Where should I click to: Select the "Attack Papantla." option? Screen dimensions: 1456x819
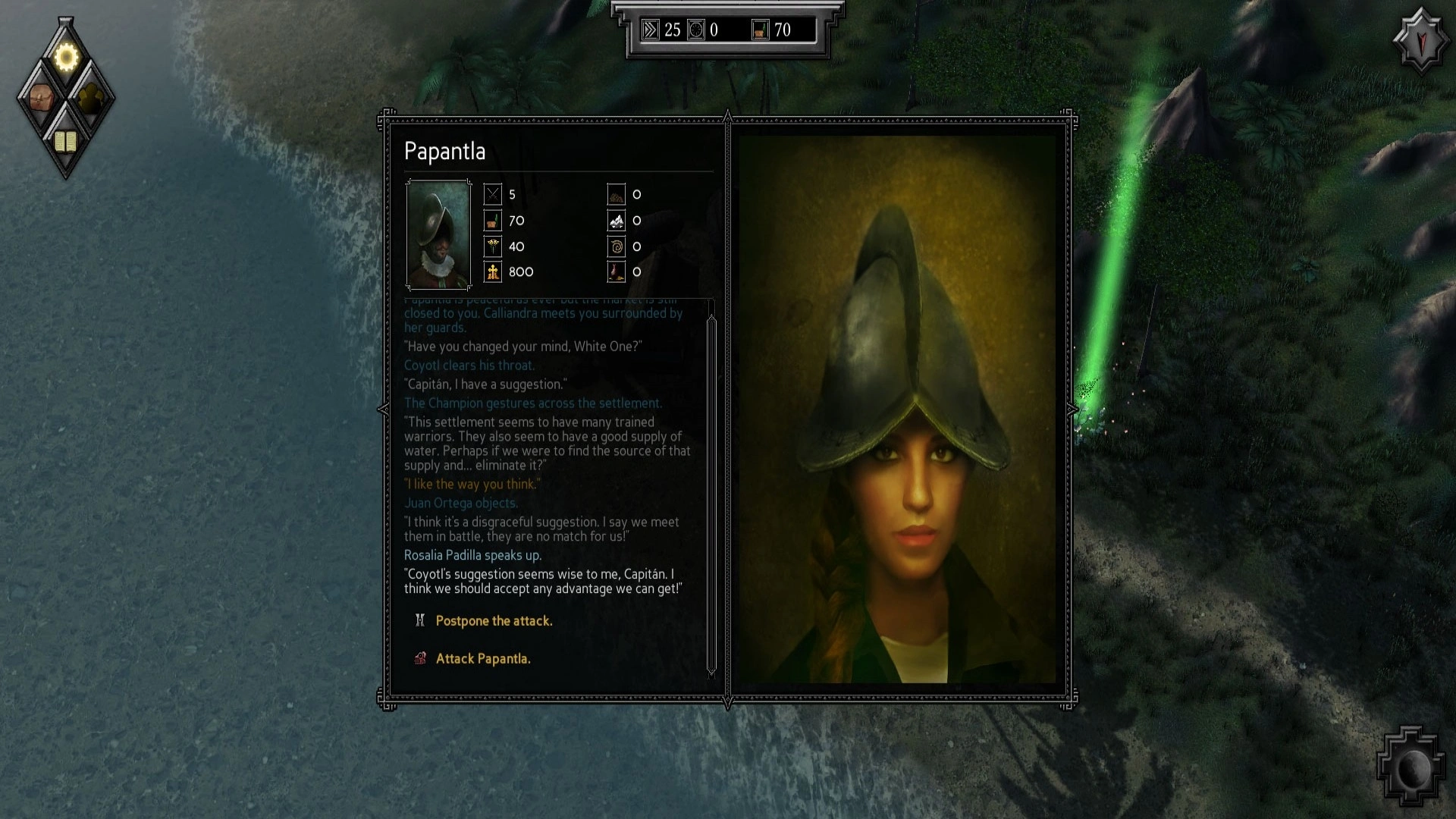483,659
